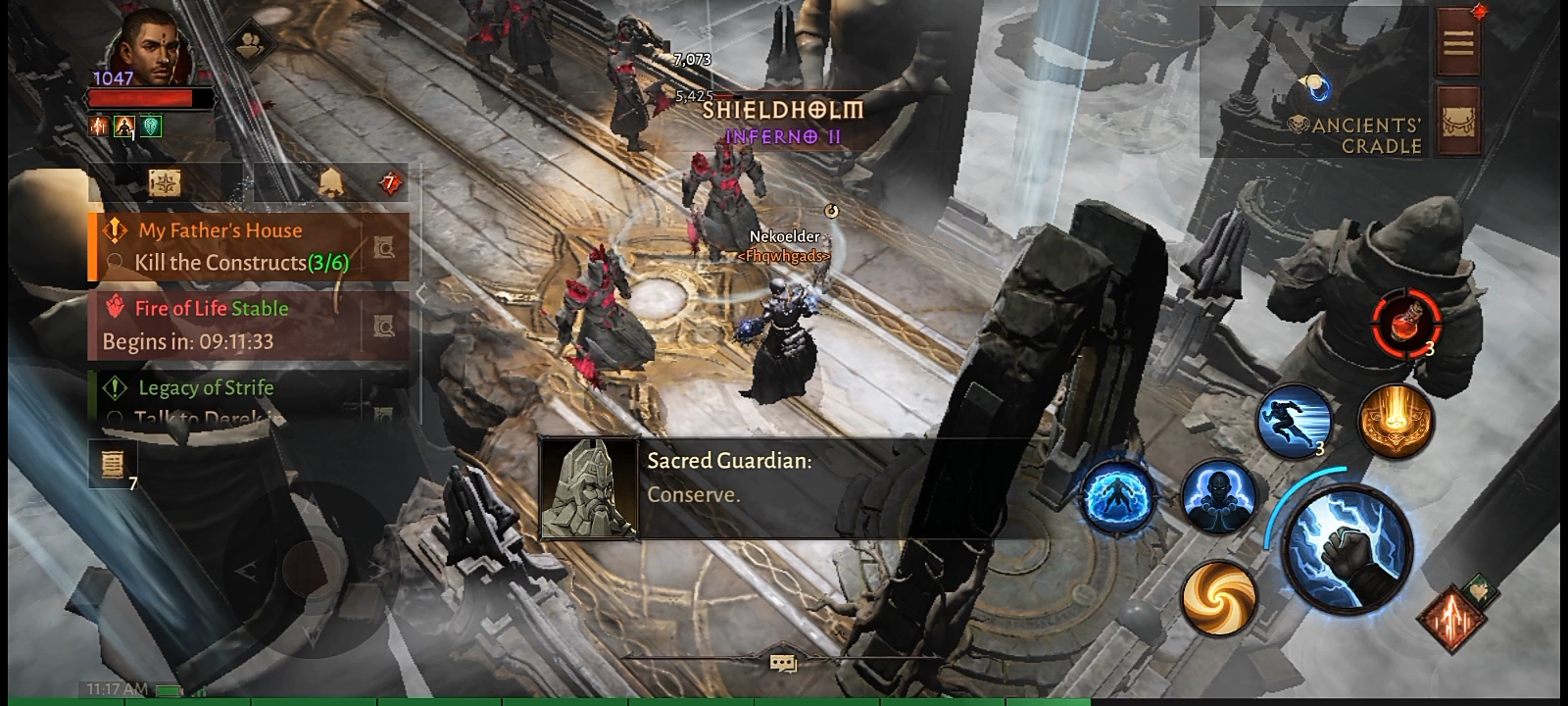Collapse the quest tracker panel arrow

click(421, 292)
